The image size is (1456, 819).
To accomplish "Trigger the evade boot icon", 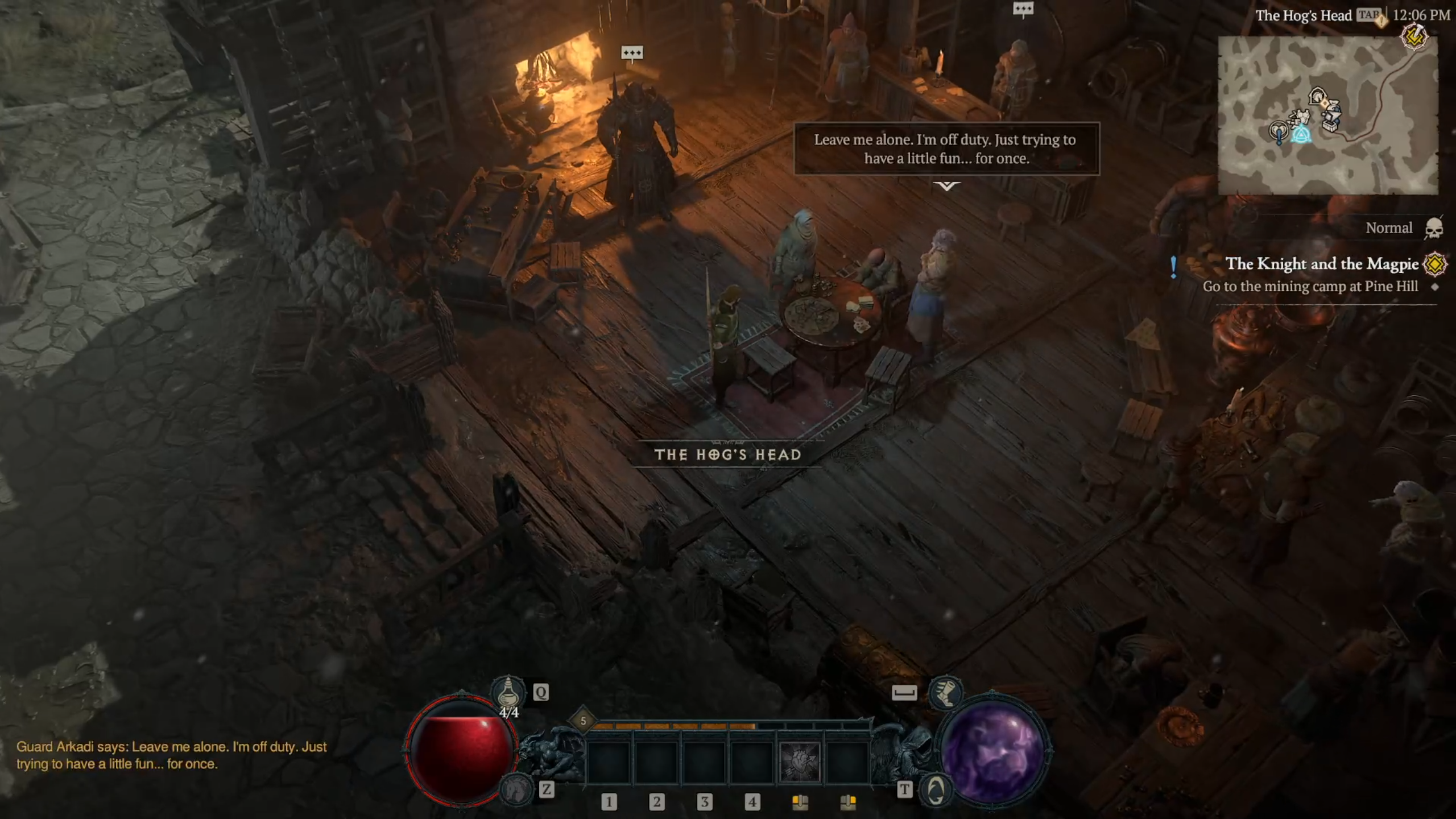I will (x=945, y=692).
